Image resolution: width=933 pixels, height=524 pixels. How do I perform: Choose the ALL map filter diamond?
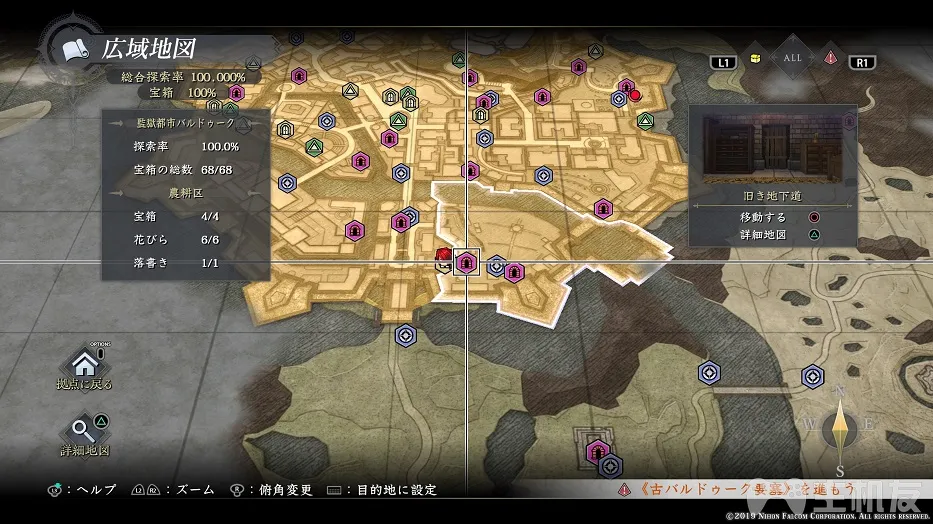point(792,58)
